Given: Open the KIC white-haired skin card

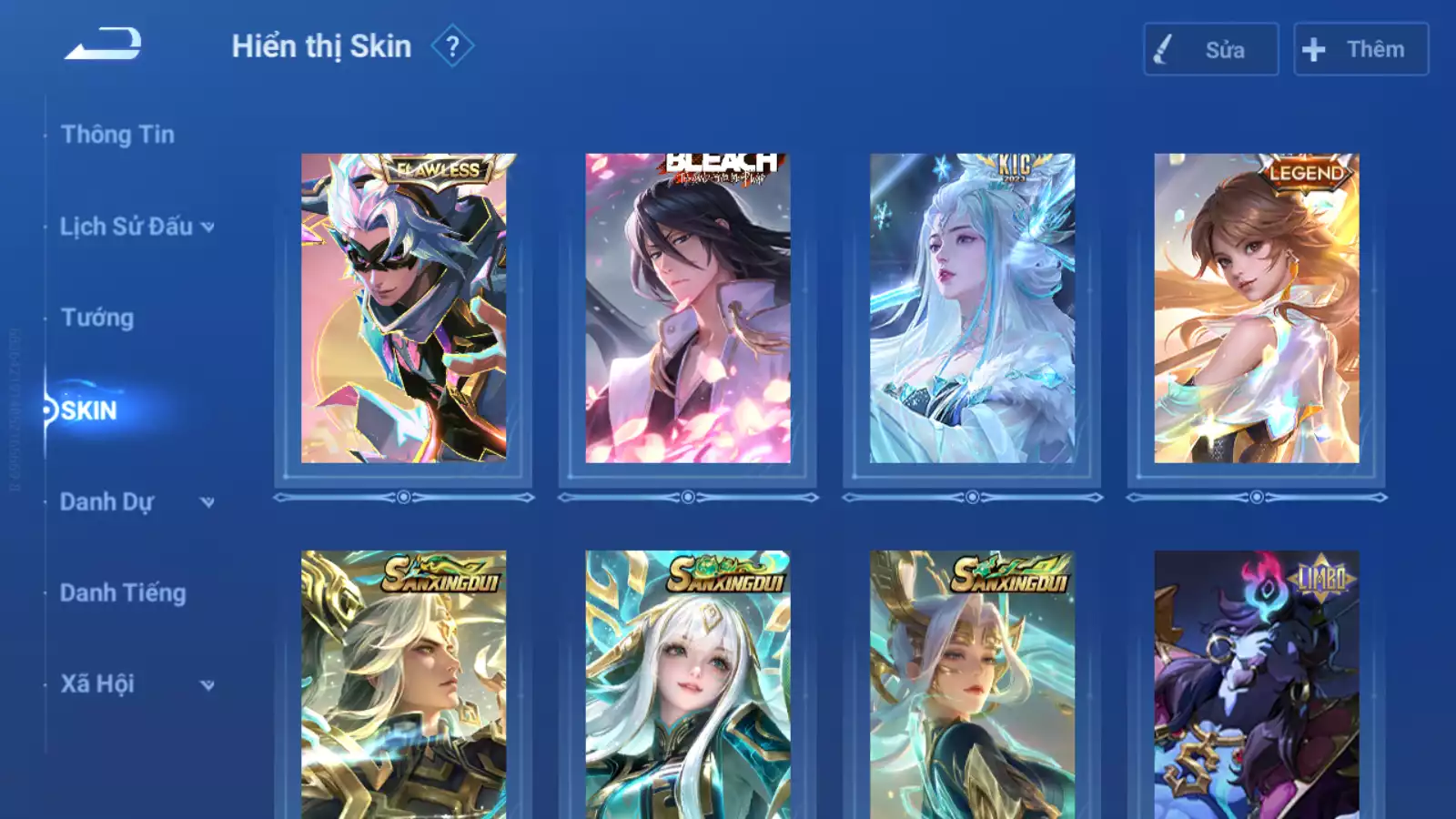Looking at the screenshot, I should 972,308.
